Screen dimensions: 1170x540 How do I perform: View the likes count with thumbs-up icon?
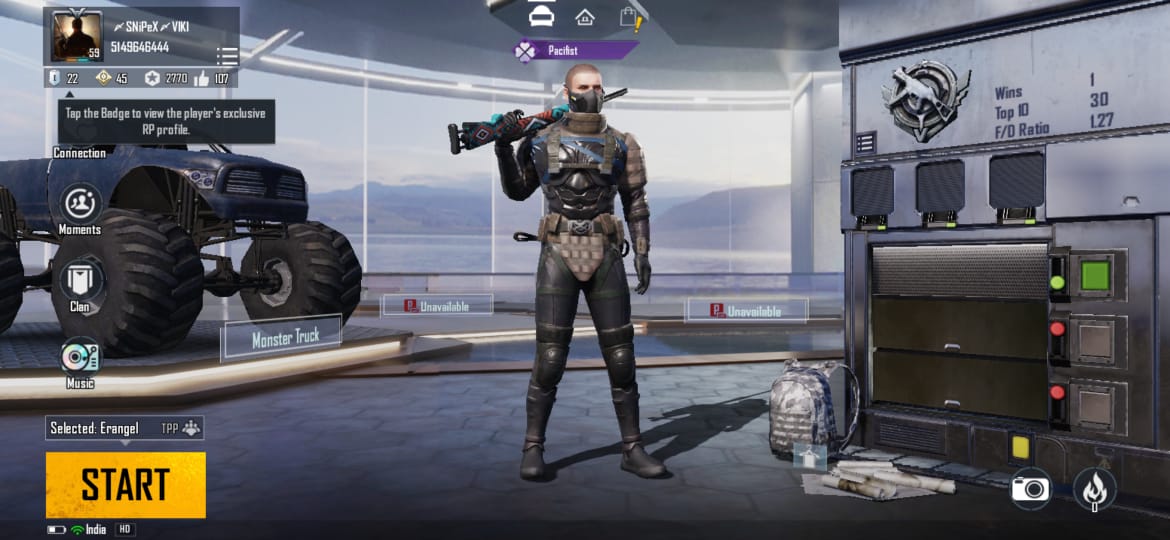click(x=213, y=78)
